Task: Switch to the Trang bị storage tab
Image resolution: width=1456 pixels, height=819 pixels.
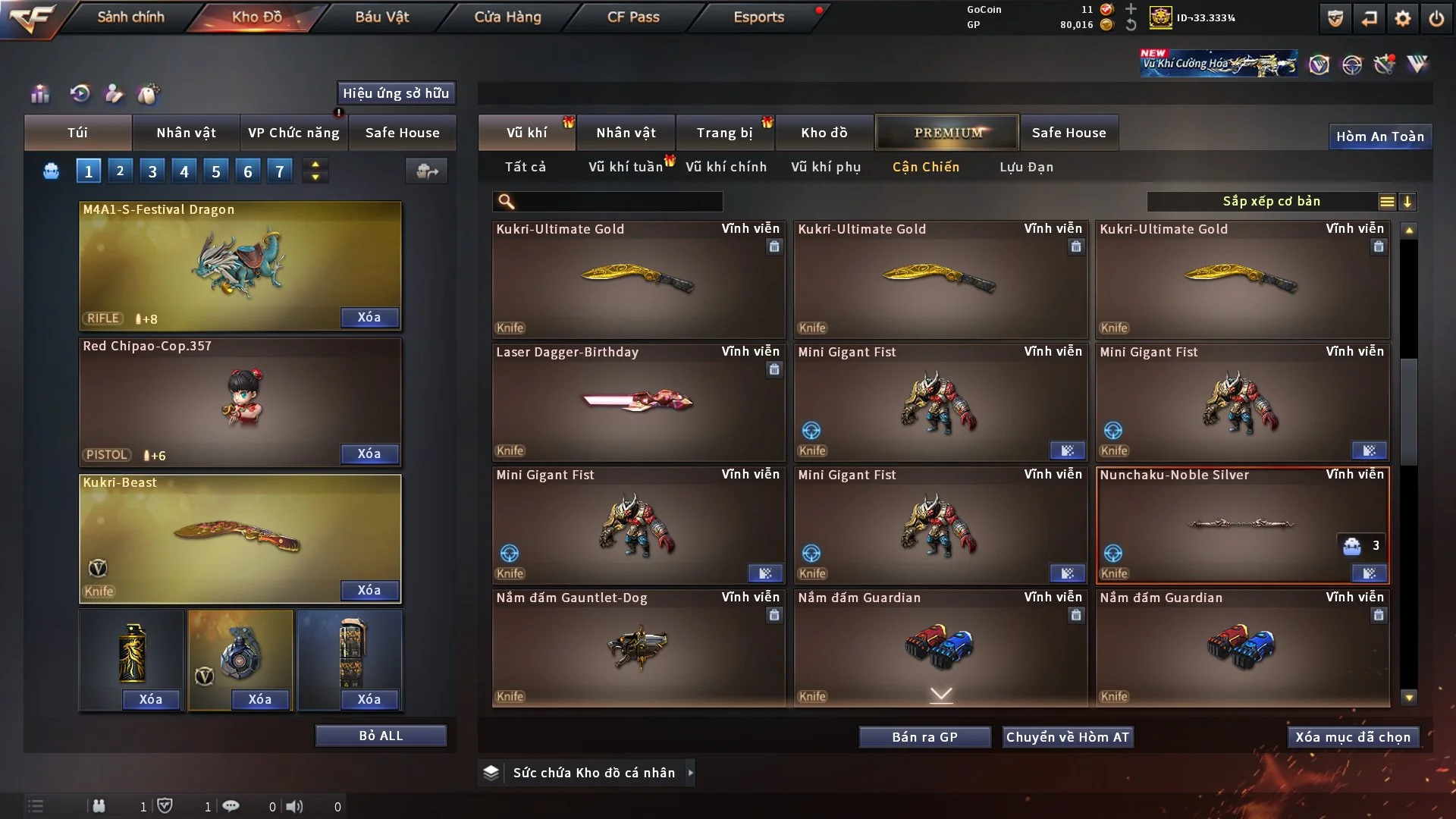Action: (x=725, y=133)
